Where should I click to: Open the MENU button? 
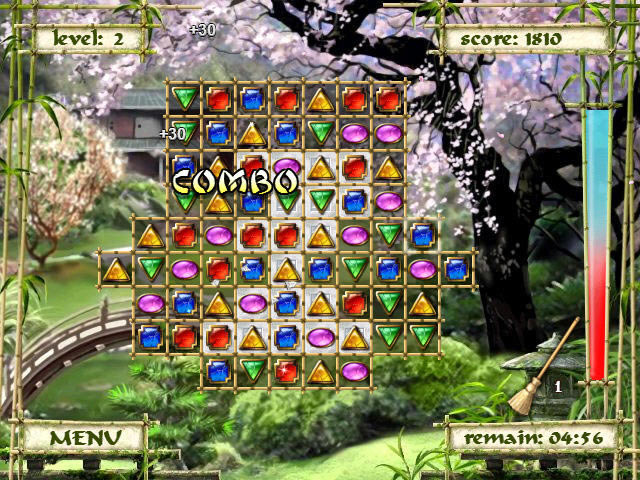pyautogui.click(x=84, y=437)
